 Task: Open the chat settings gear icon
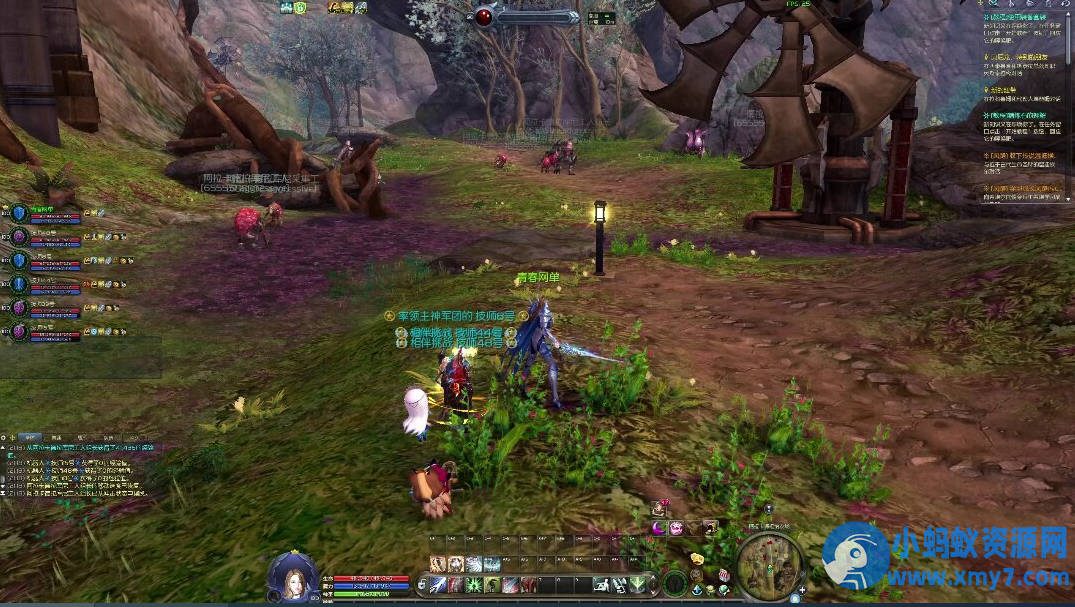click(7, 438)
